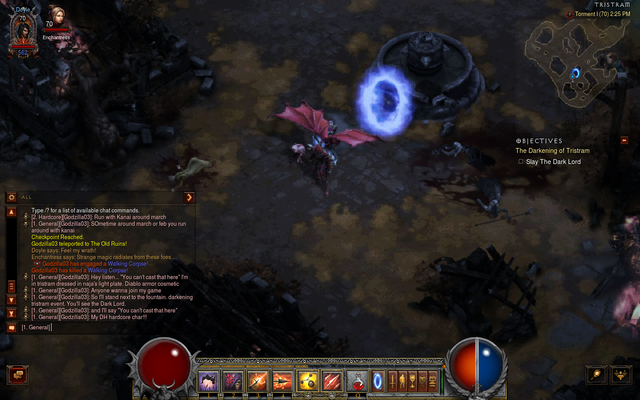The height and width of the screenshot is (400, 640).
Task: Collapse the chat panel with the arrow
Action: pyautogui.click(x=189, y=197)
